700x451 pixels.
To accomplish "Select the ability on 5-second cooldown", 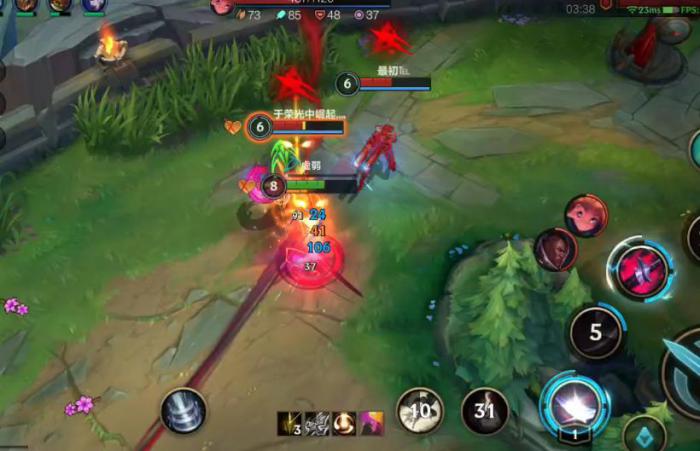I will pos(596,333).
